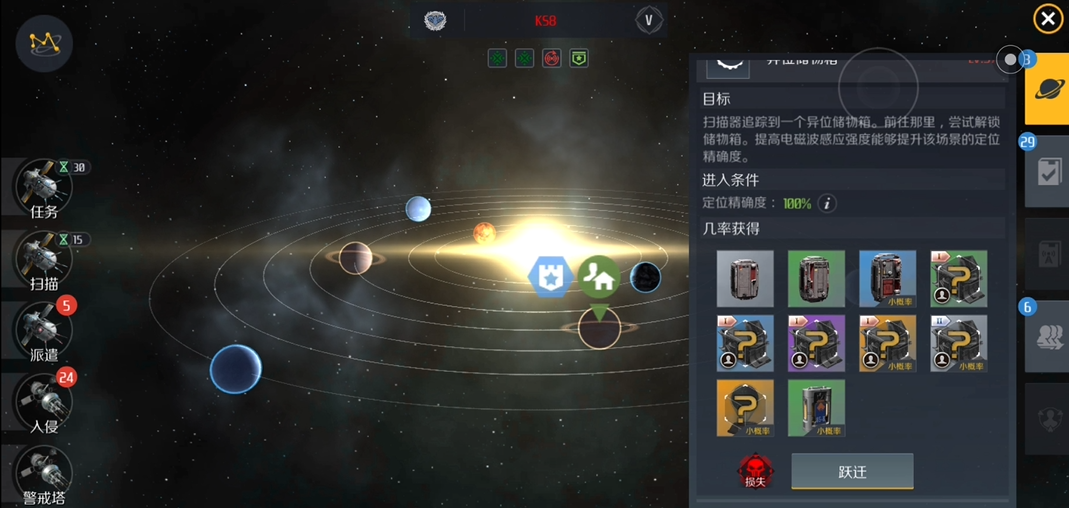Open the 派遣 dispatch panel
The height and width of the screenshot is (508, 1069).
(43, 329)
